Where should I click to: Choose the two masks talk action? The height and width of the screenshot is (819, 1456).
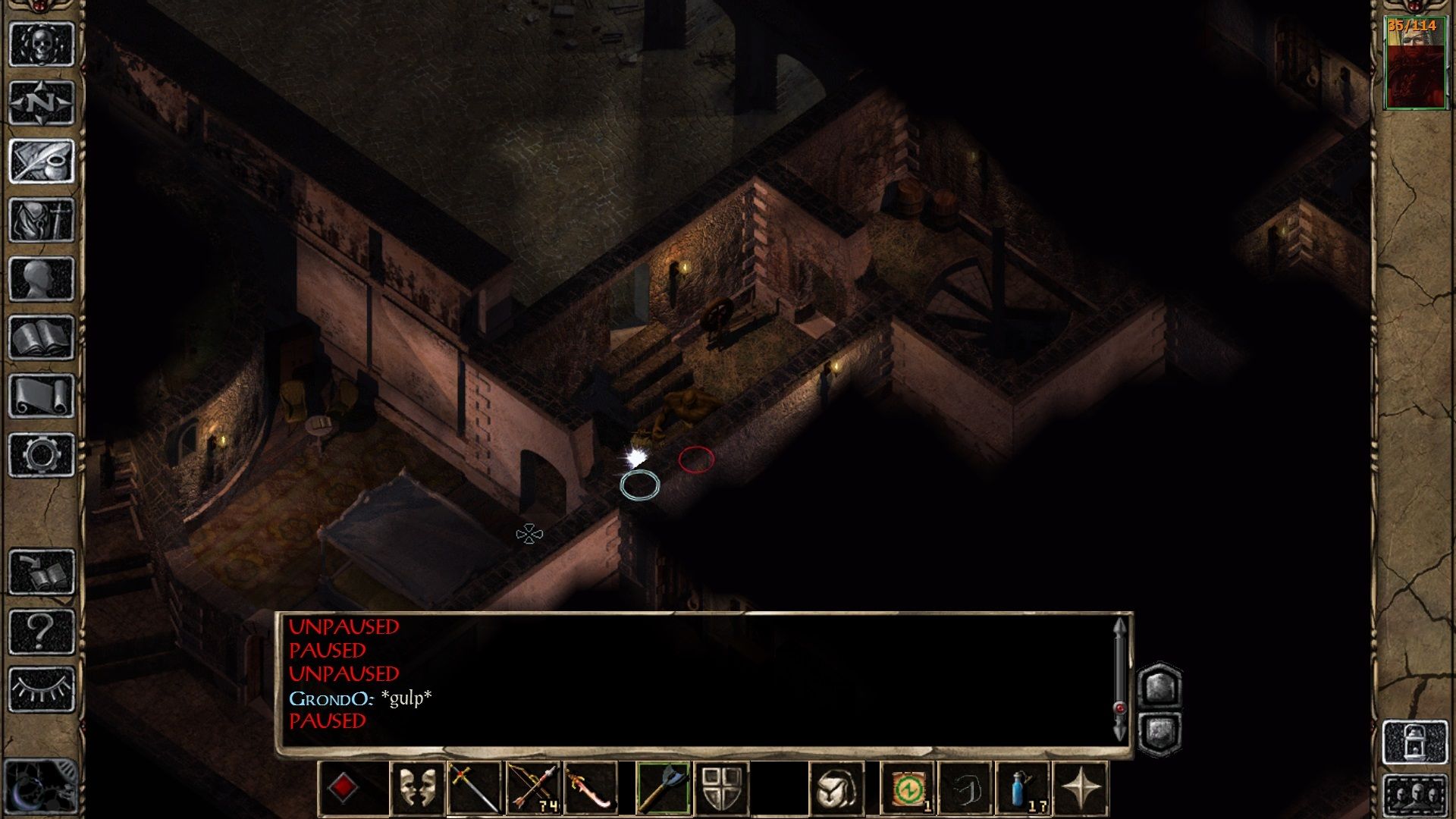tap(417, 789)
